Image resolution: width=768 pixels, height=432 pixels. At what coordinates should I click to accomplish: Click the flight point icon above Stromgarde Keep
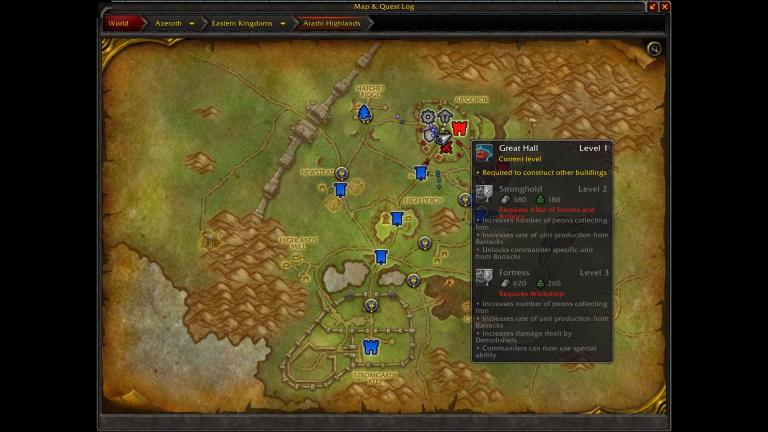[x=371, y=305]
